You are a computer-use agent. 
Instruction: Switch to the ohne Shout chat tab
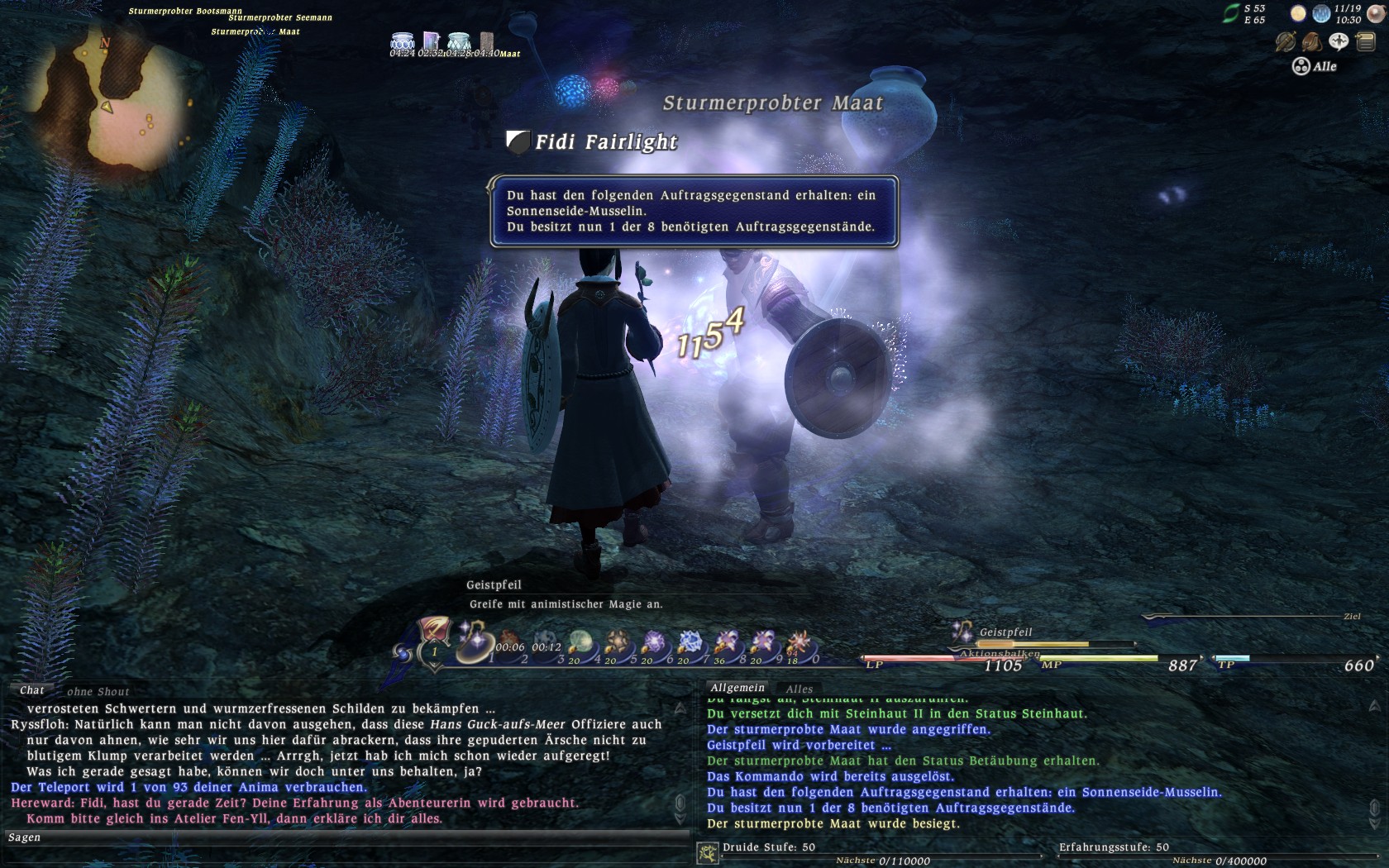(98, 692)
